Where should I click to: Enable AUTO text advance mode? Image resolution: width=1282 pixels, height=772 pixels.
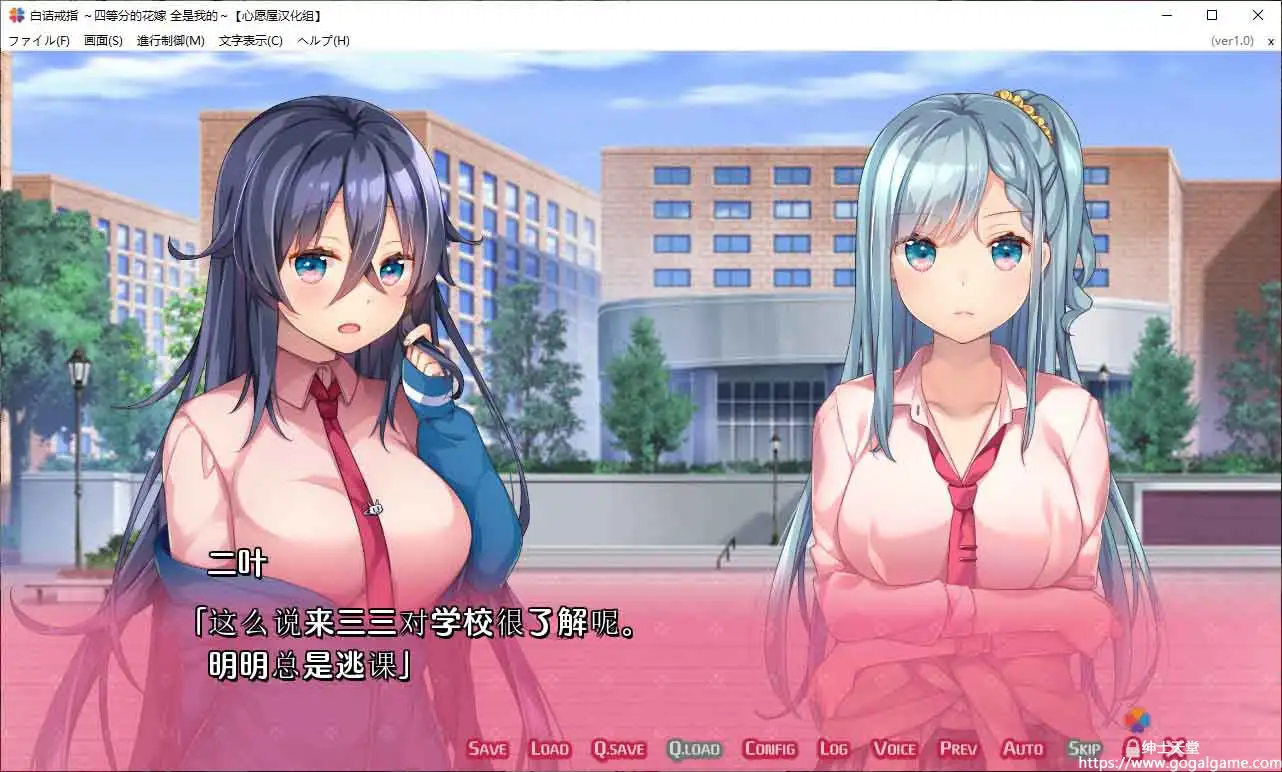pos(1023,748)
